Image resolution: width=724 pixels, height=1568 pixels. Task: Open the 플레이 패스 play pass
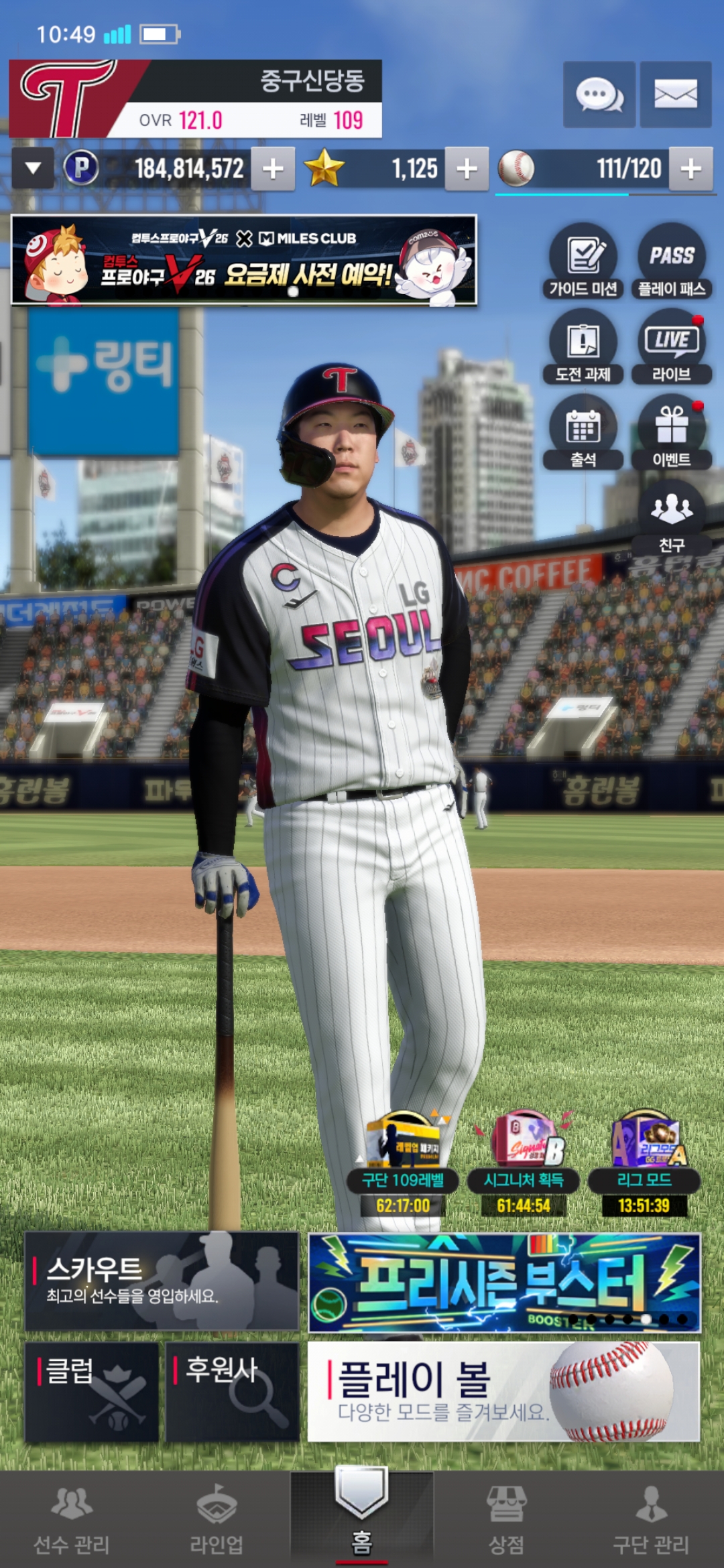tap(672, 263)
